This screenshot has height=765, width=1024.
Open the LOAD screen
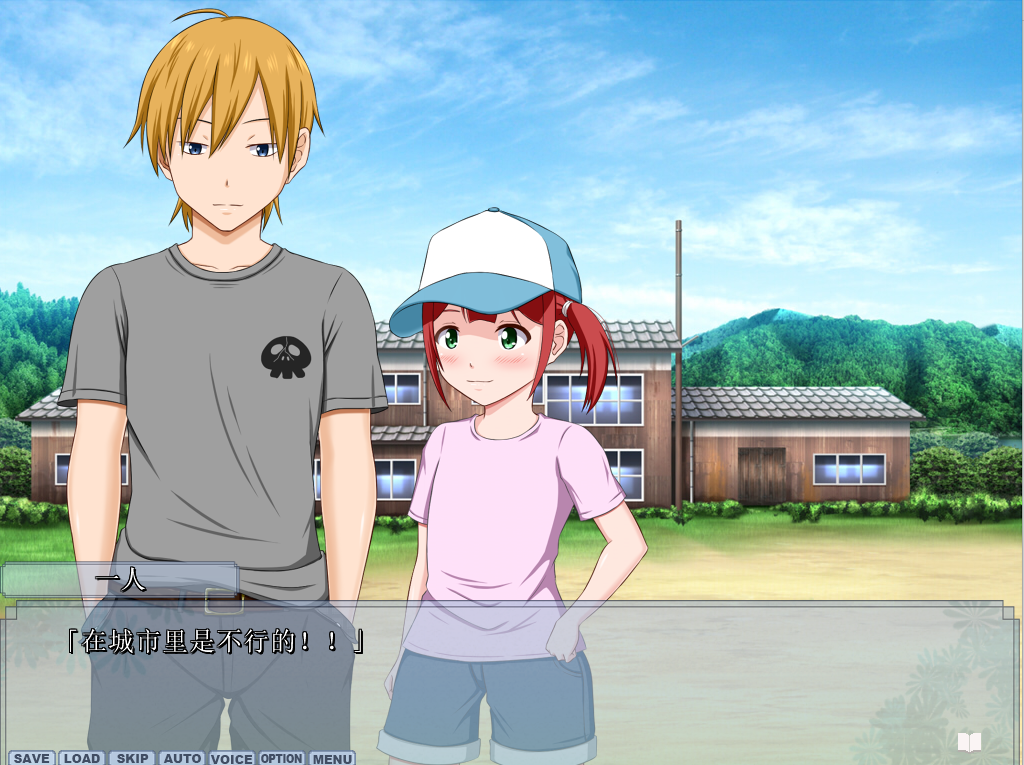click(x=82, y=758)
